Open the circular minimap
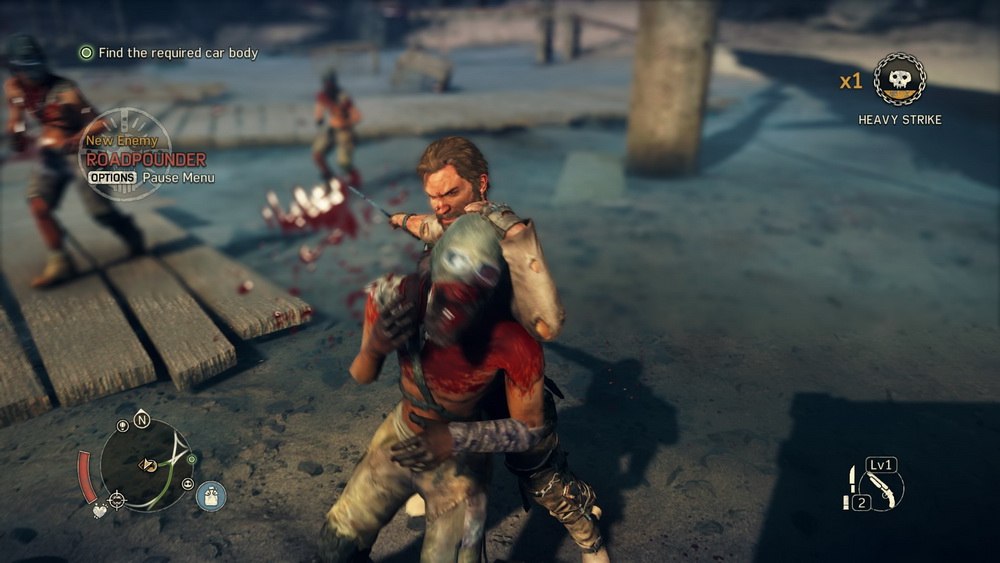Viewport: 1000px width, 563px height. 148,464
